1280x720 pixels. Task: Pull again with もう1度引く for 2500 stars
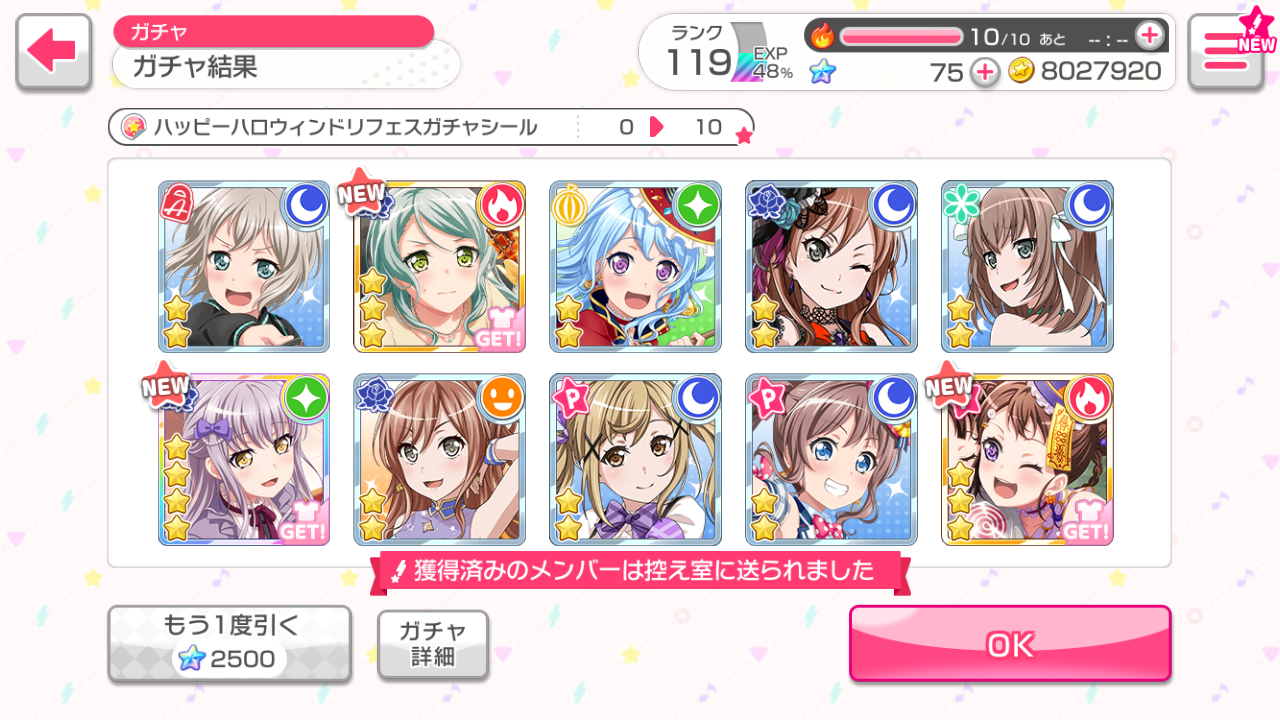229,644
